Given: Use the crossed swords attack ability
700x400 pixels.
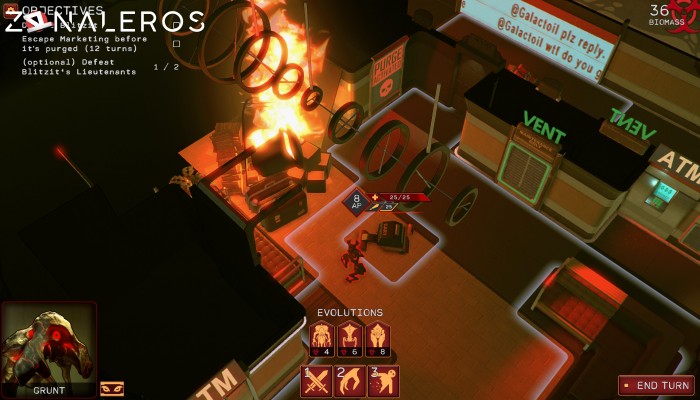Looking at the screenshot, I should pos(317,382).
